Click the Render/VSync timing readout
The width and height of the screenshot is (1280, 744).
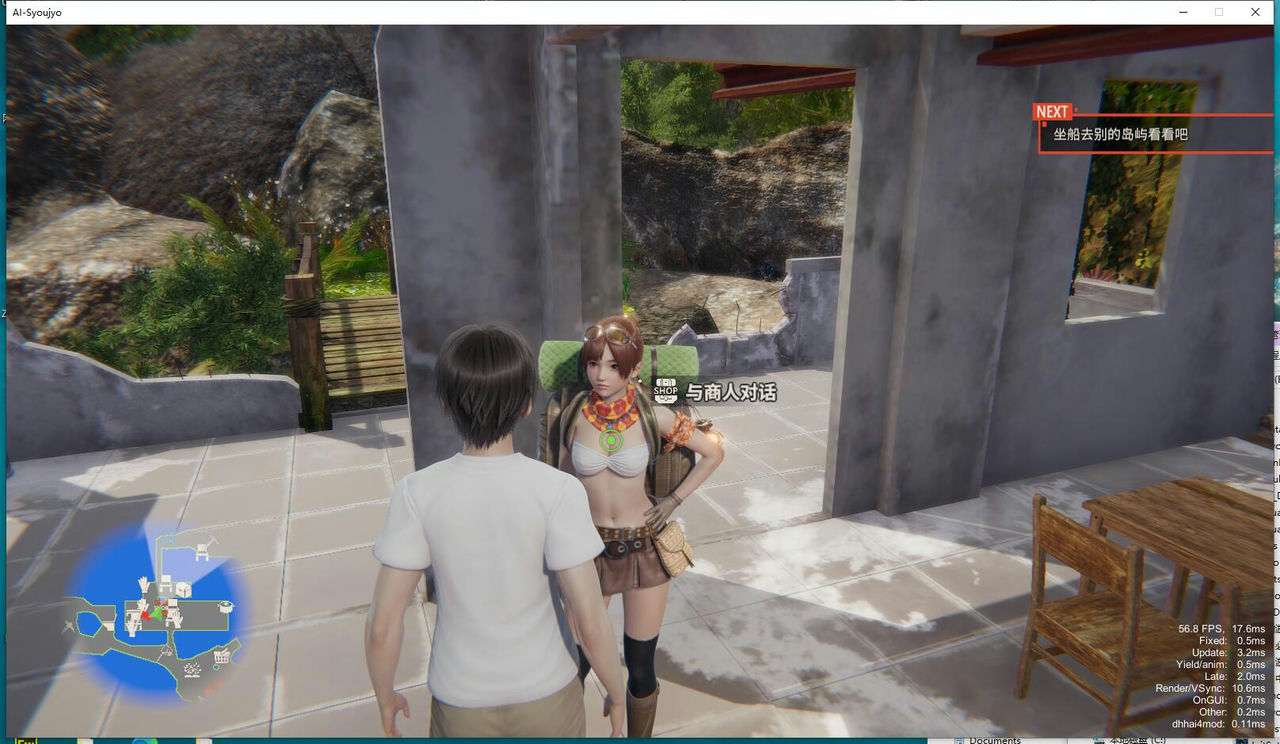click(1210, 686)
